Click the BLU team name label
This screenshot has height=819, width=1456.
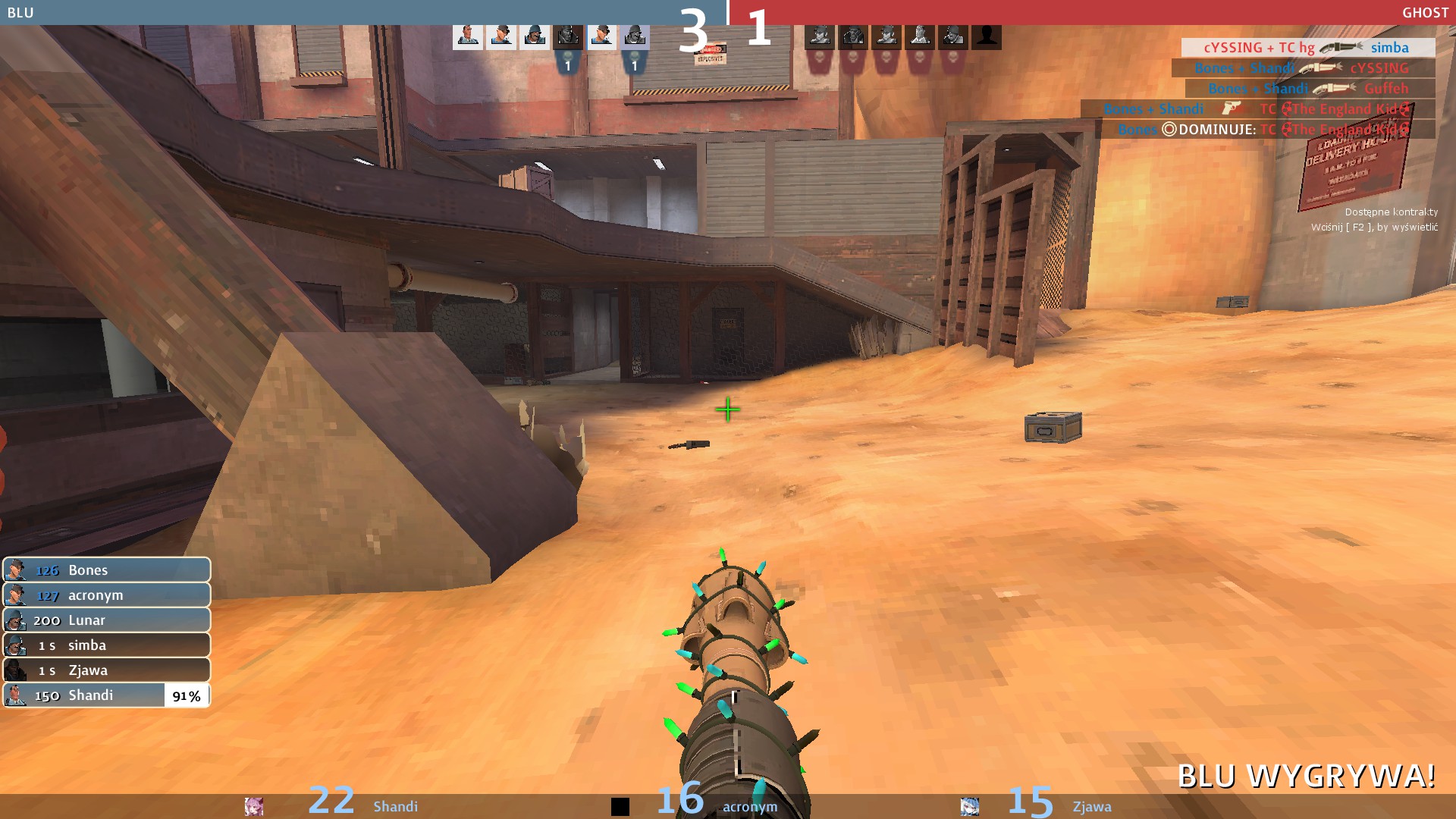coord(20,13)
